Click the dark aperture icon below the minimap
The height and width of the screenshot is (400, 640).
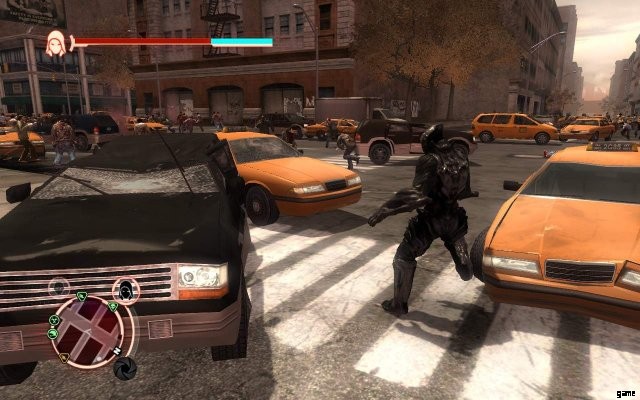127,369
